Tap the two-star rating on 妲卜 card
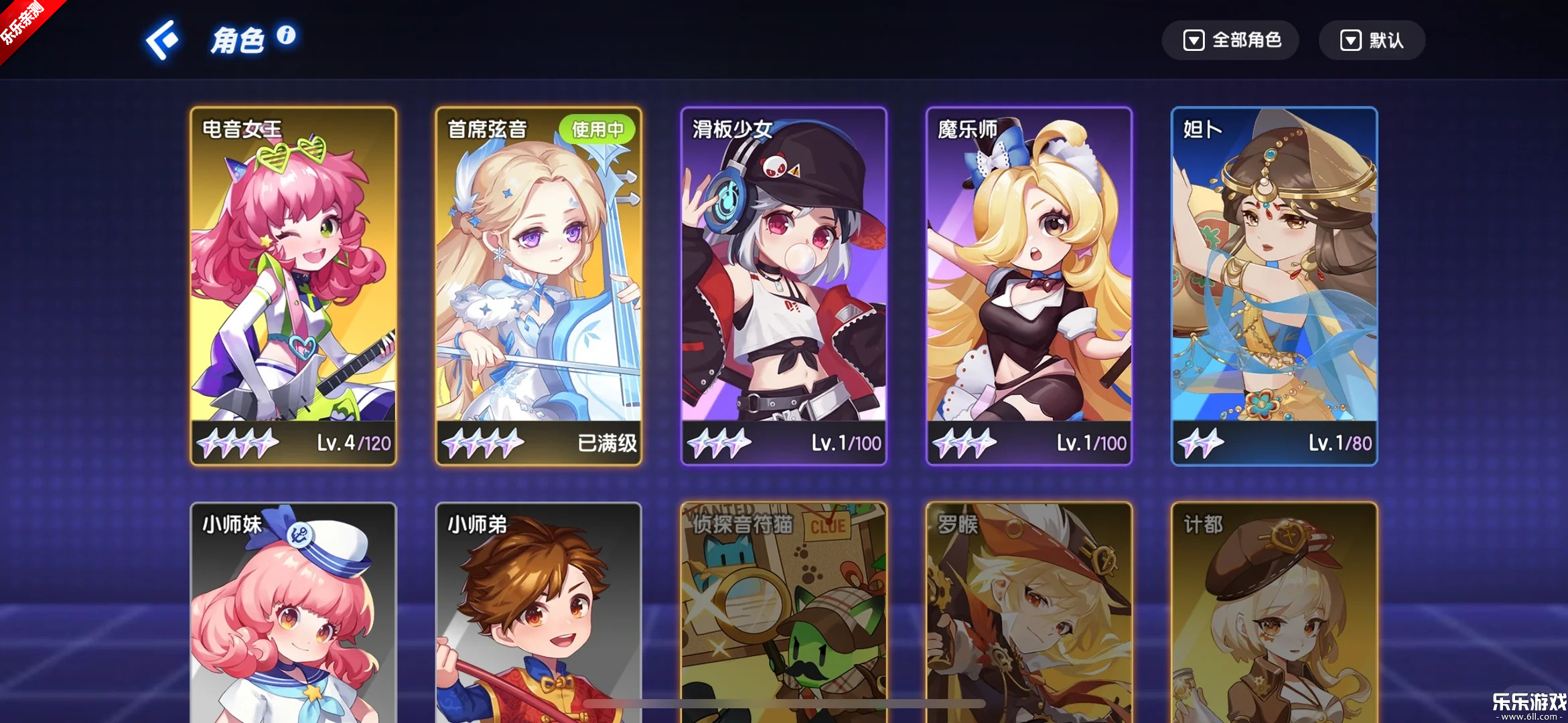This screenshot has height=723, width=1568. click(1201, 443)
